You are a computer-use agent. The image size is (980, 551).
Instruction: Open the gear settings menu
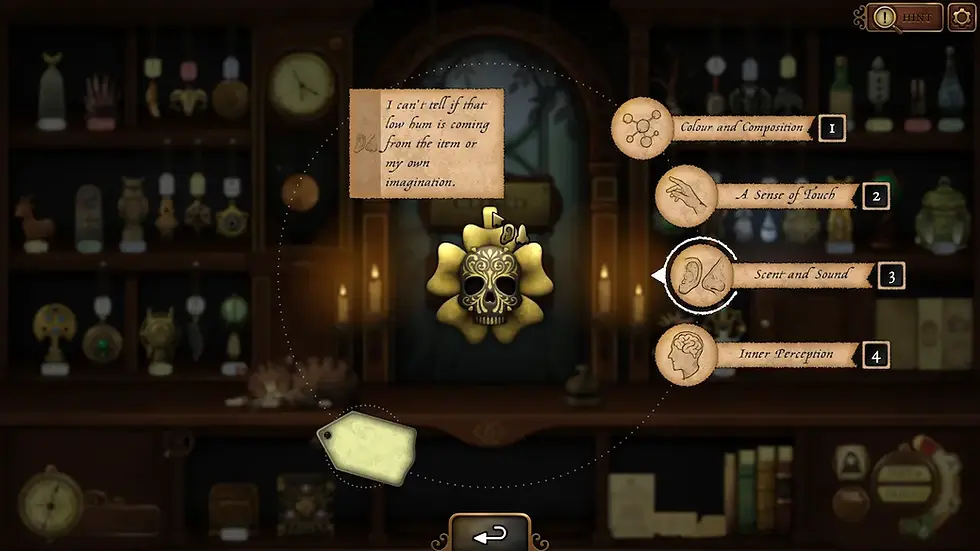[x=960, y=17]
